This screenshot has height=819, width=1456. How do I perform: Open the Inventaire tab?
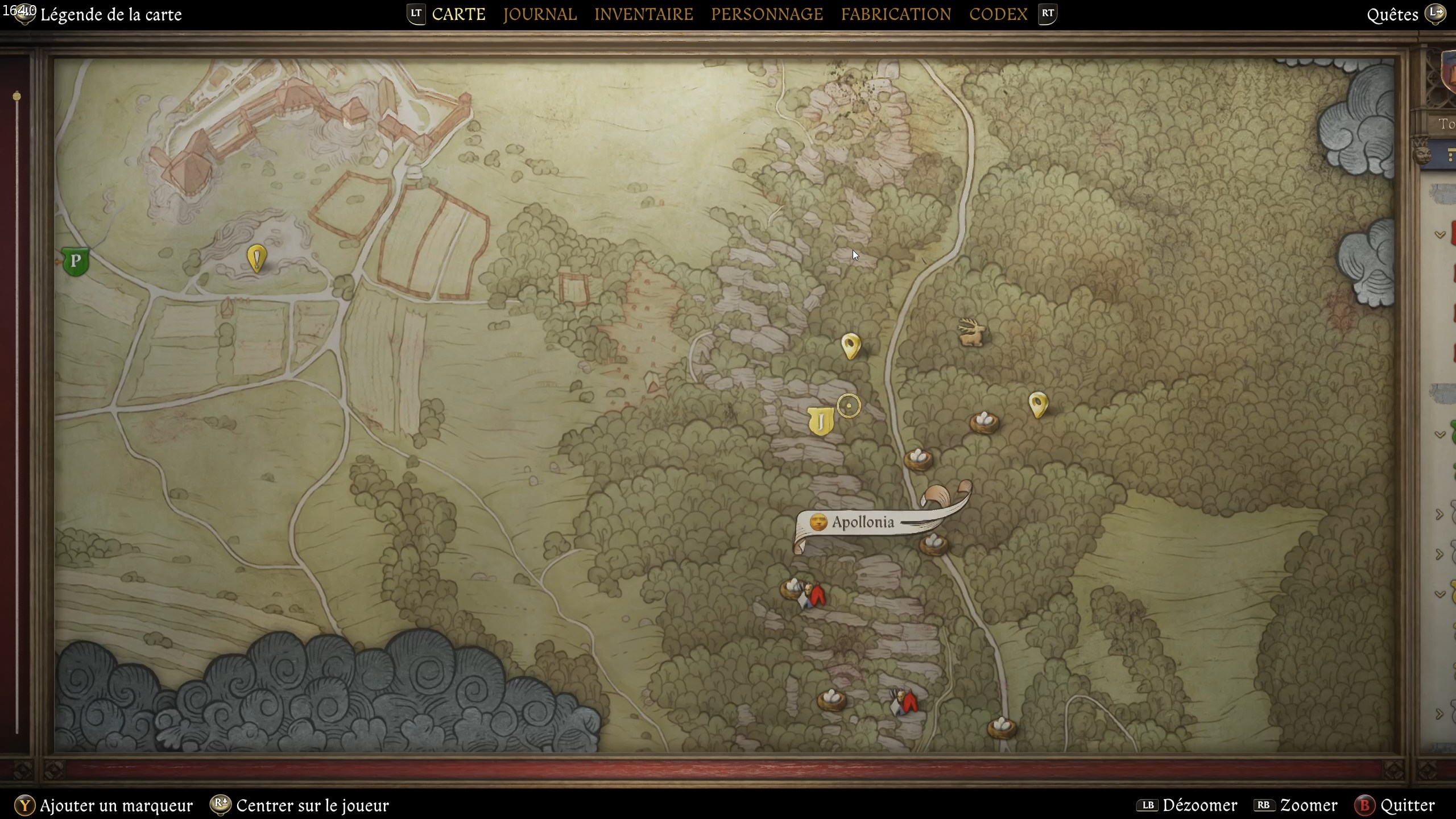[x=643, y=14]
